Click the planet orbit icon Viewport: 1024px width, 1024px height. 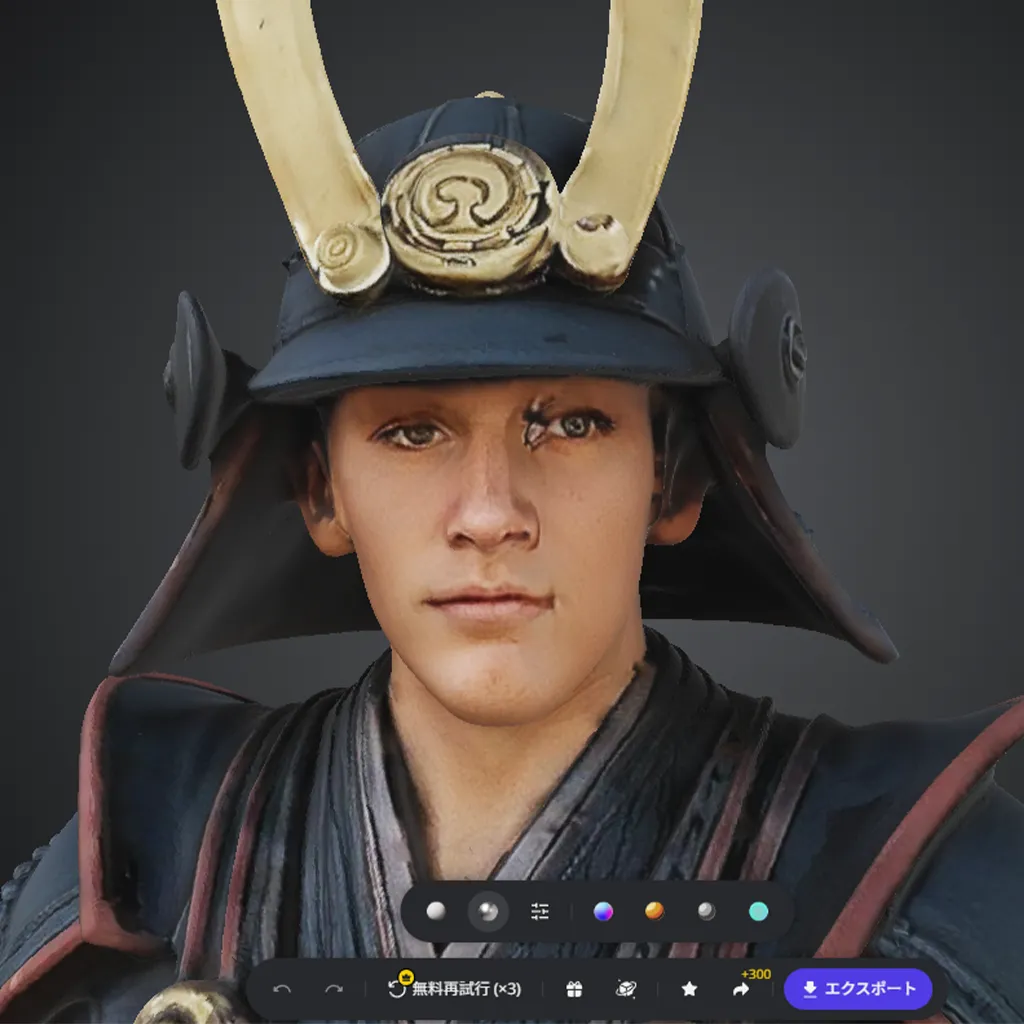coord(626,989)
